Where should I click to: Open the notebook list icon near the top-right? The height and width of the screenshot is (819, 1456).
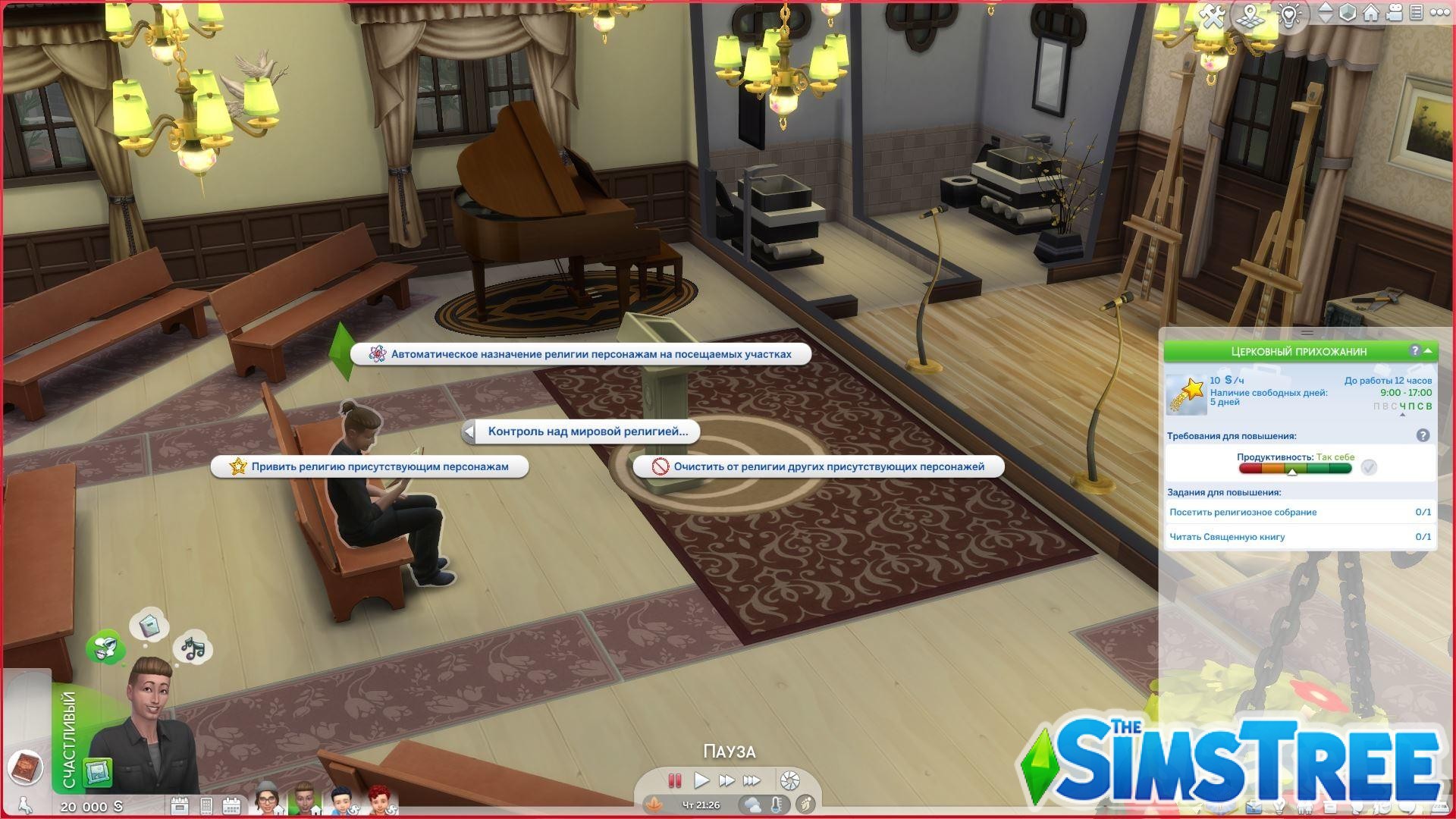[x=1417, y=13]
